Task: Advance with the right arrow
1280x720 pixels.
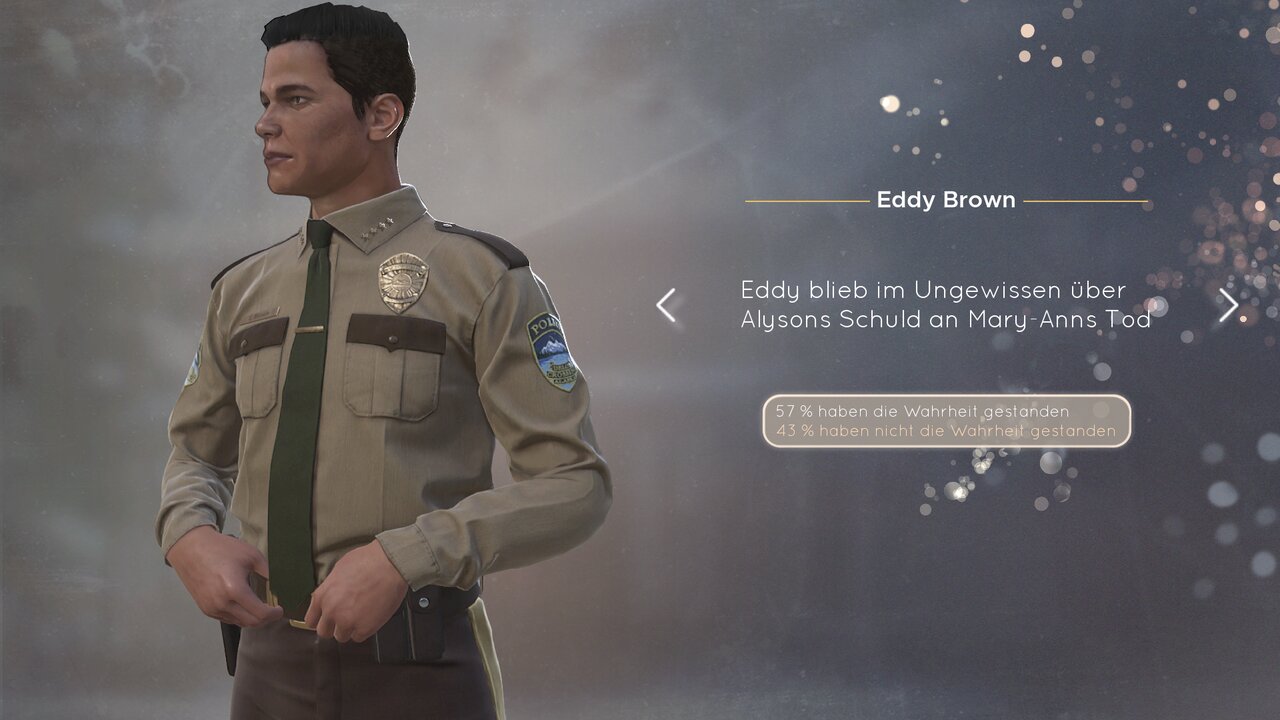Action: point(1228,305)
